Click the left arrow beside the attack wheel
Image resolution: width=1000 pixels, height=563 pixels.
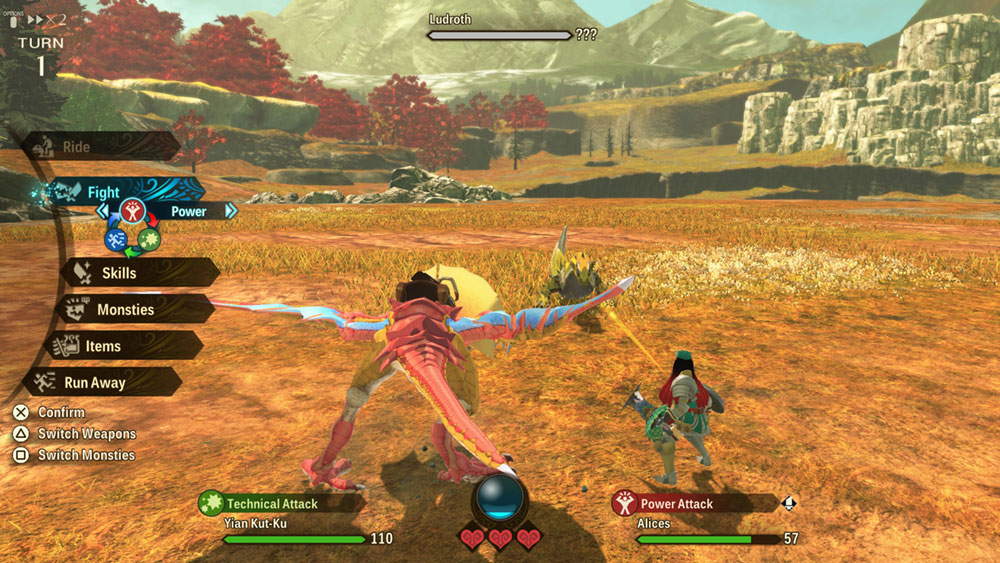click(102, 211)
